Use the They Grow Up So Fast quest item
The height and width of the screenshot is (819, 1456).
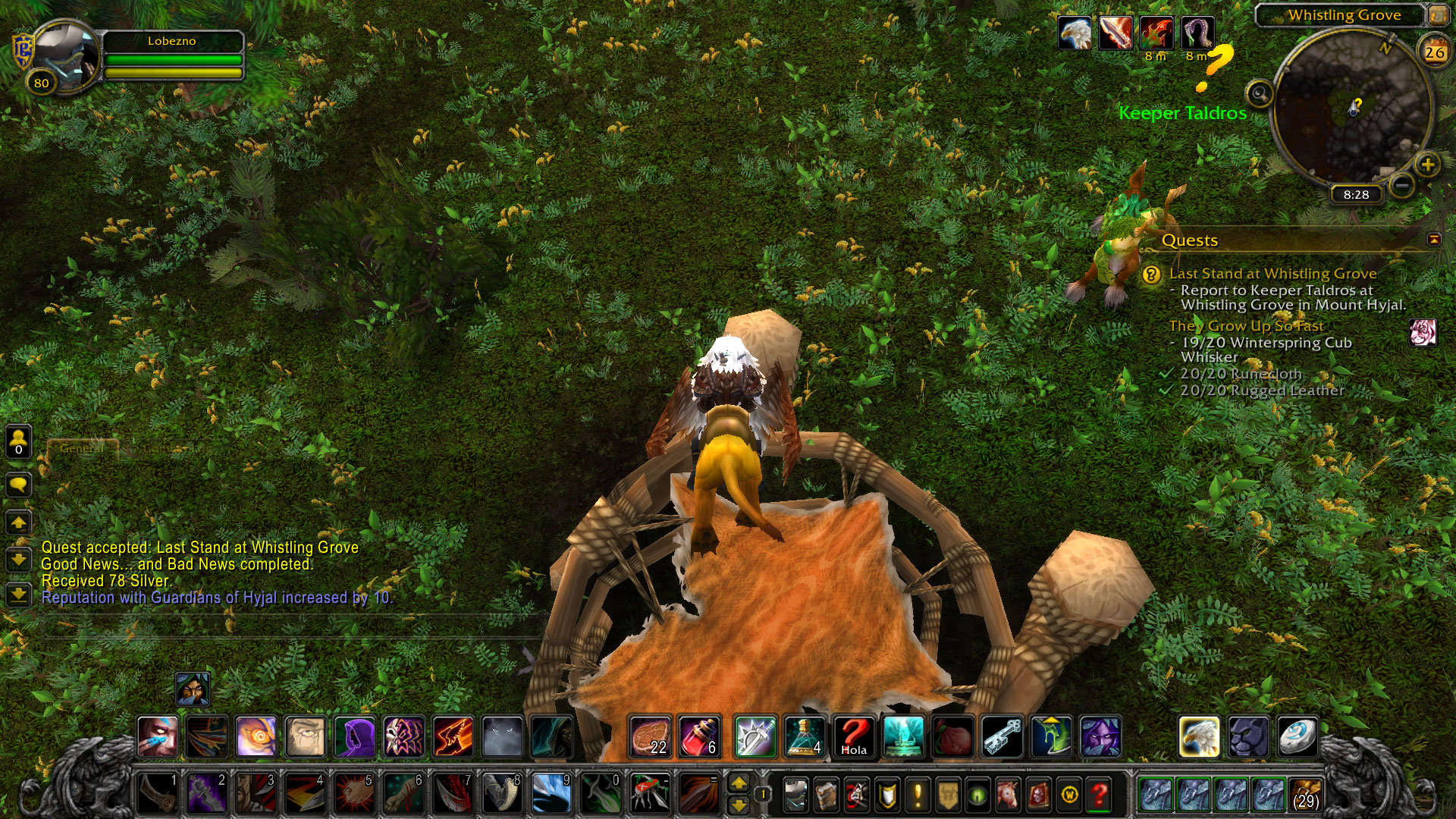point(1422,332)
